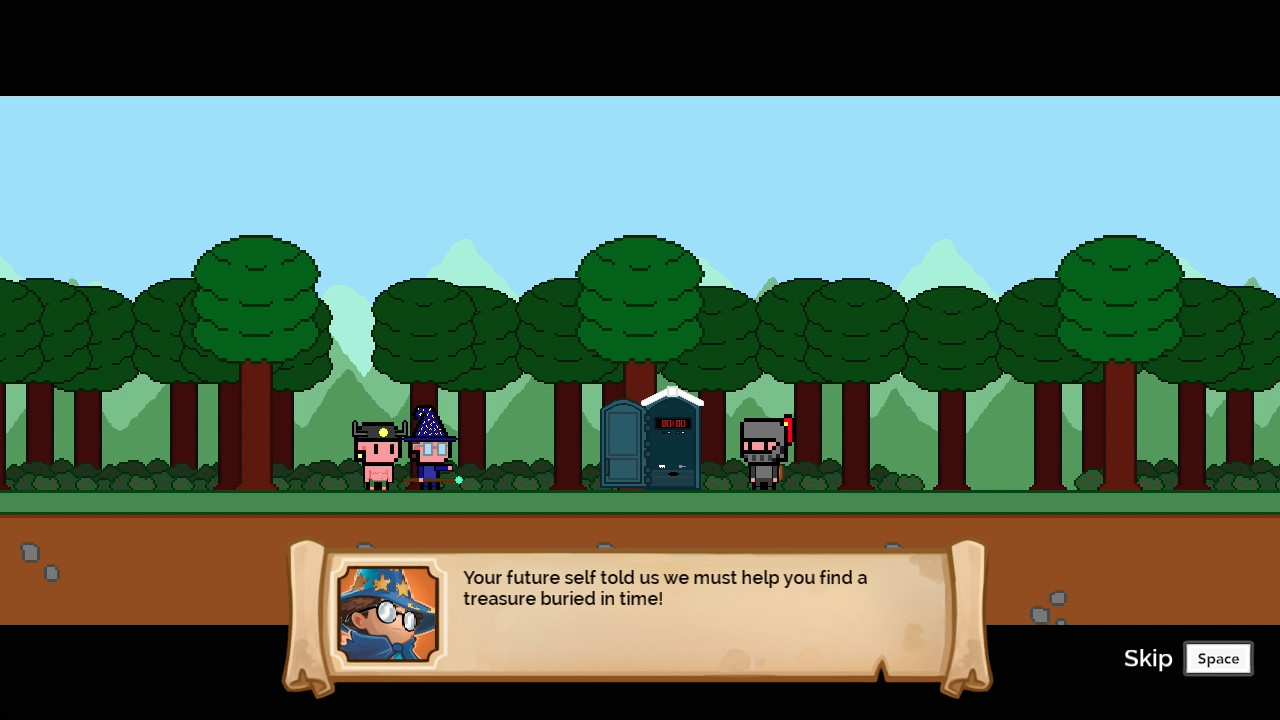Click the blue-hatted wizard standing in the forest

[428, 452]
